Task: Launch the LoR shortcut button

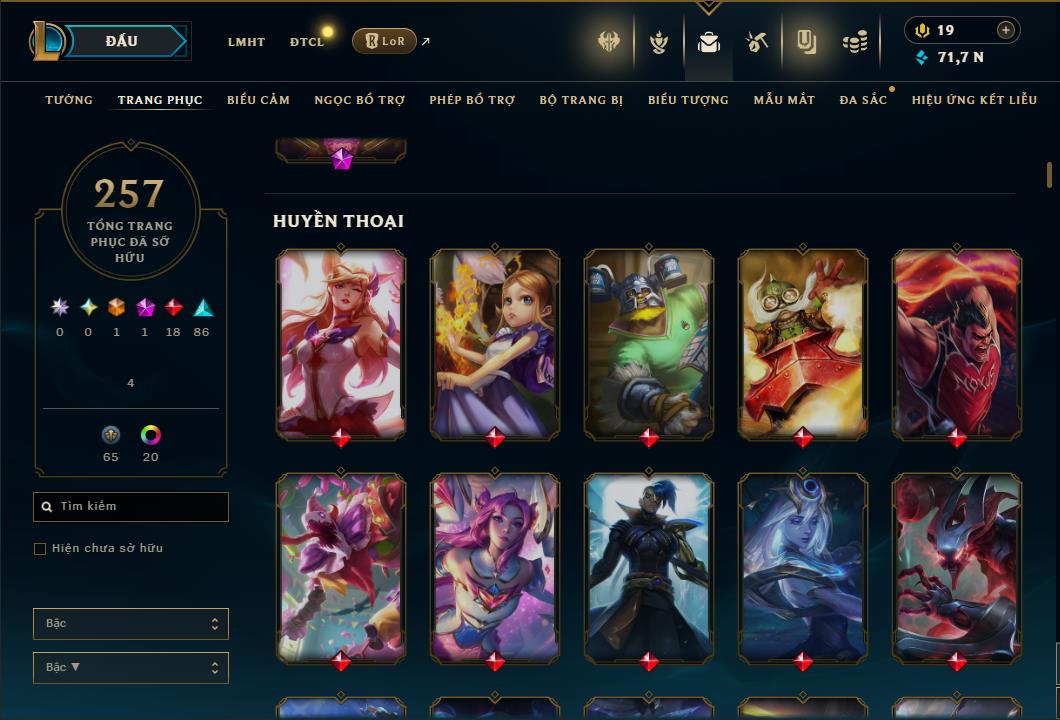Action: (x=384, y=41)
